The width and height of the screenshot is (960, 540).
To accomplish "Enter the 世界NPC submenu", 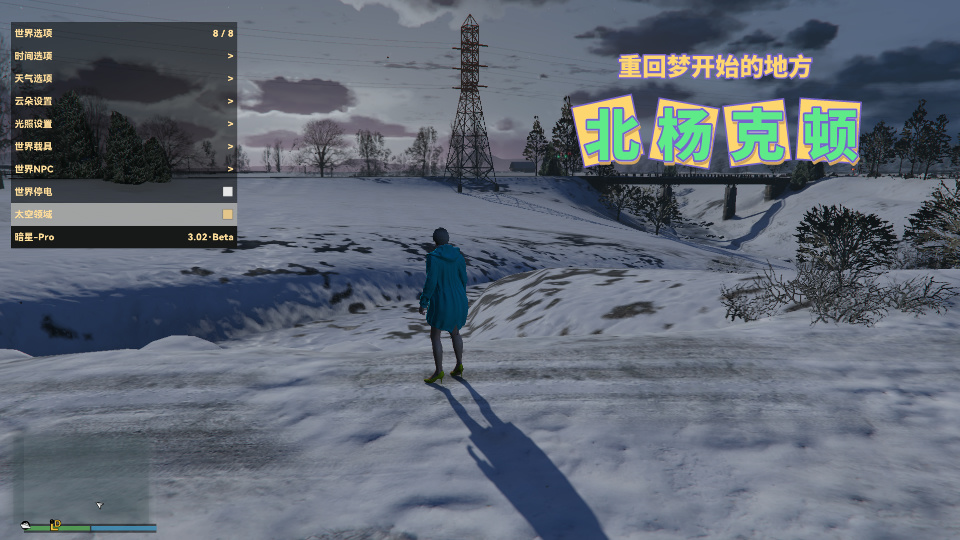I will click(124, 169).
